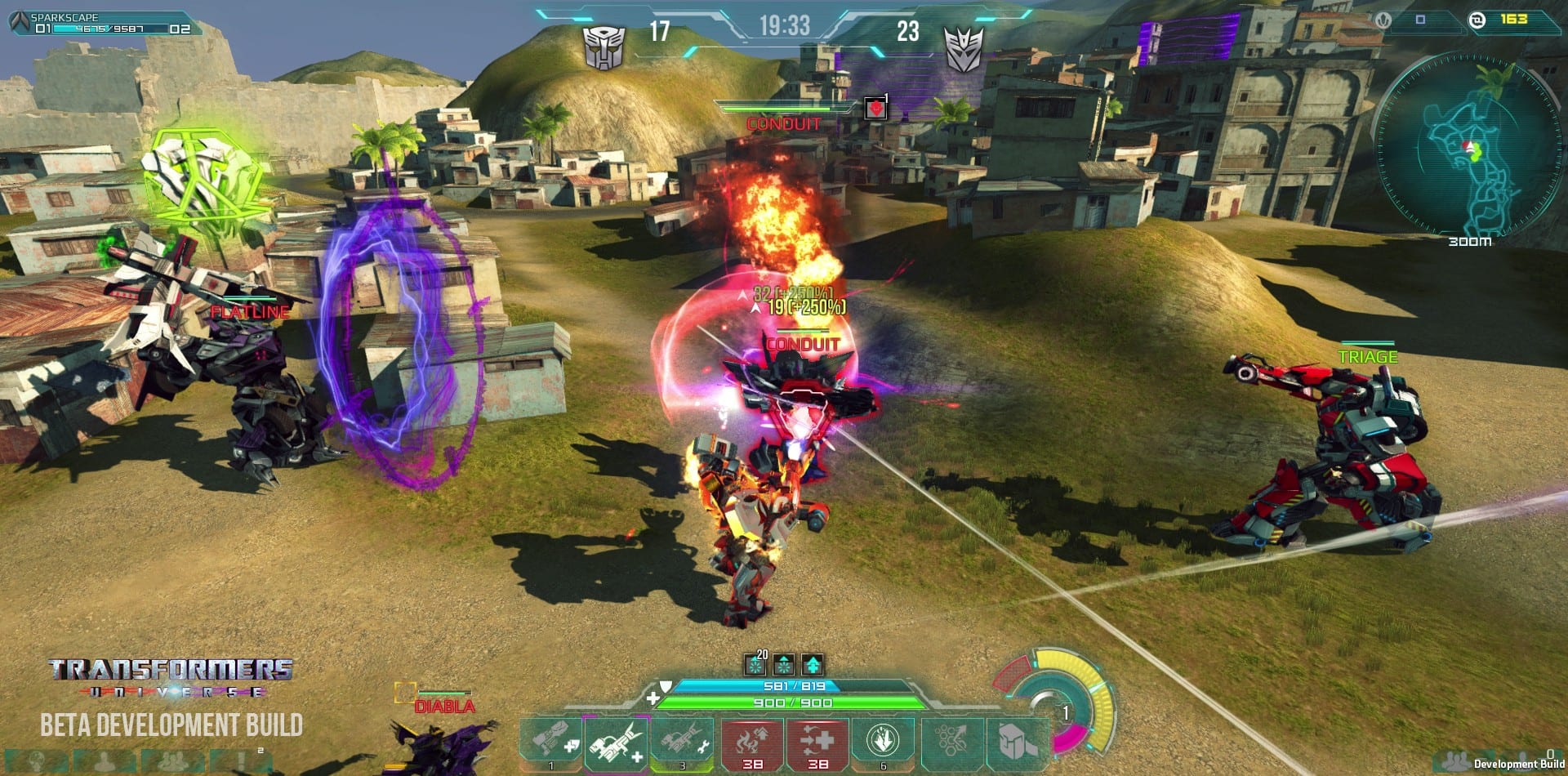Use the red healing-cross arrows ability
1568x776 pixels.
click(817, 742)
